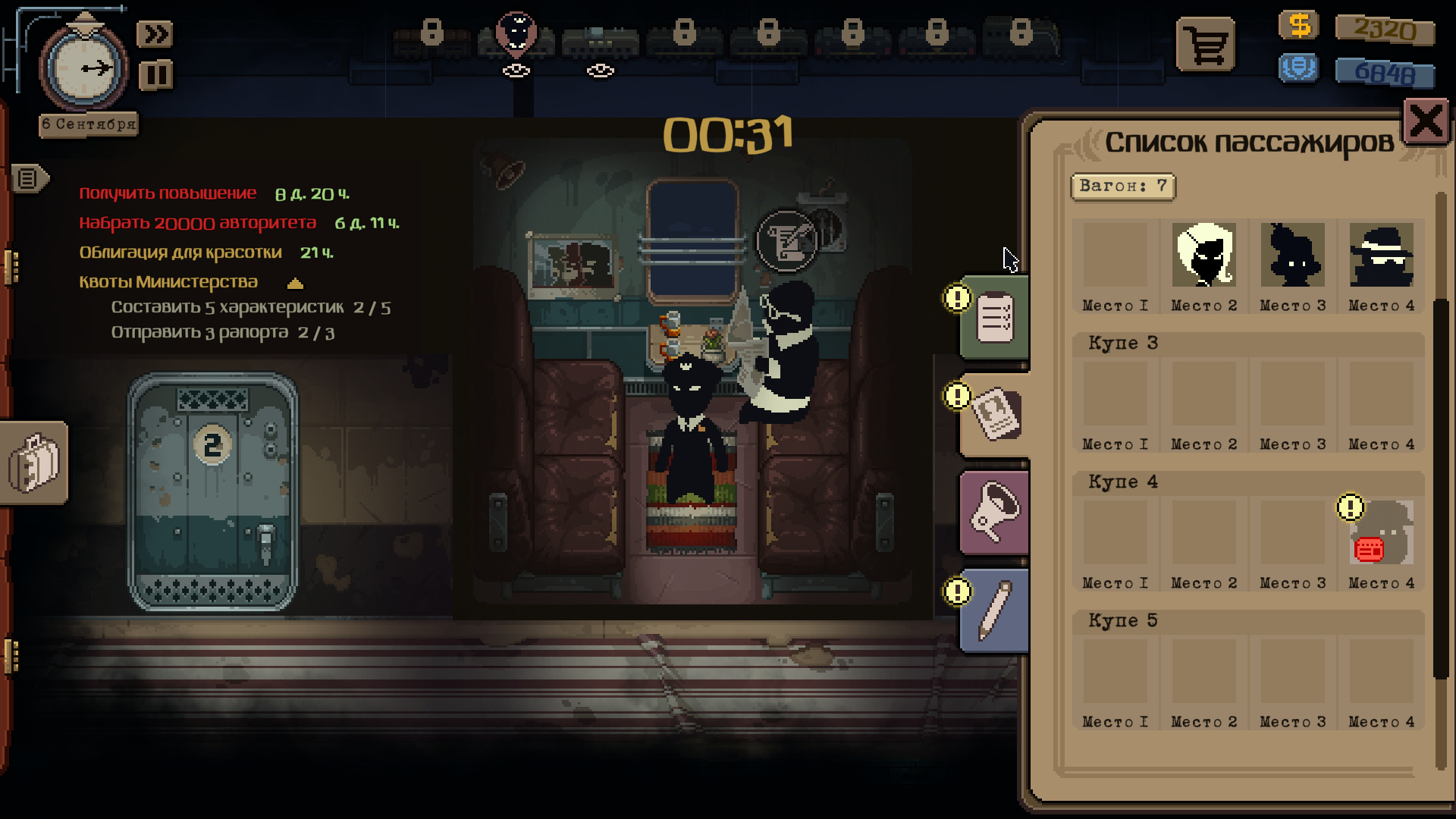The height and width of the screenshot is (819, 1456).
Task: Click the write report action bubble
Action: coord(786,241)
